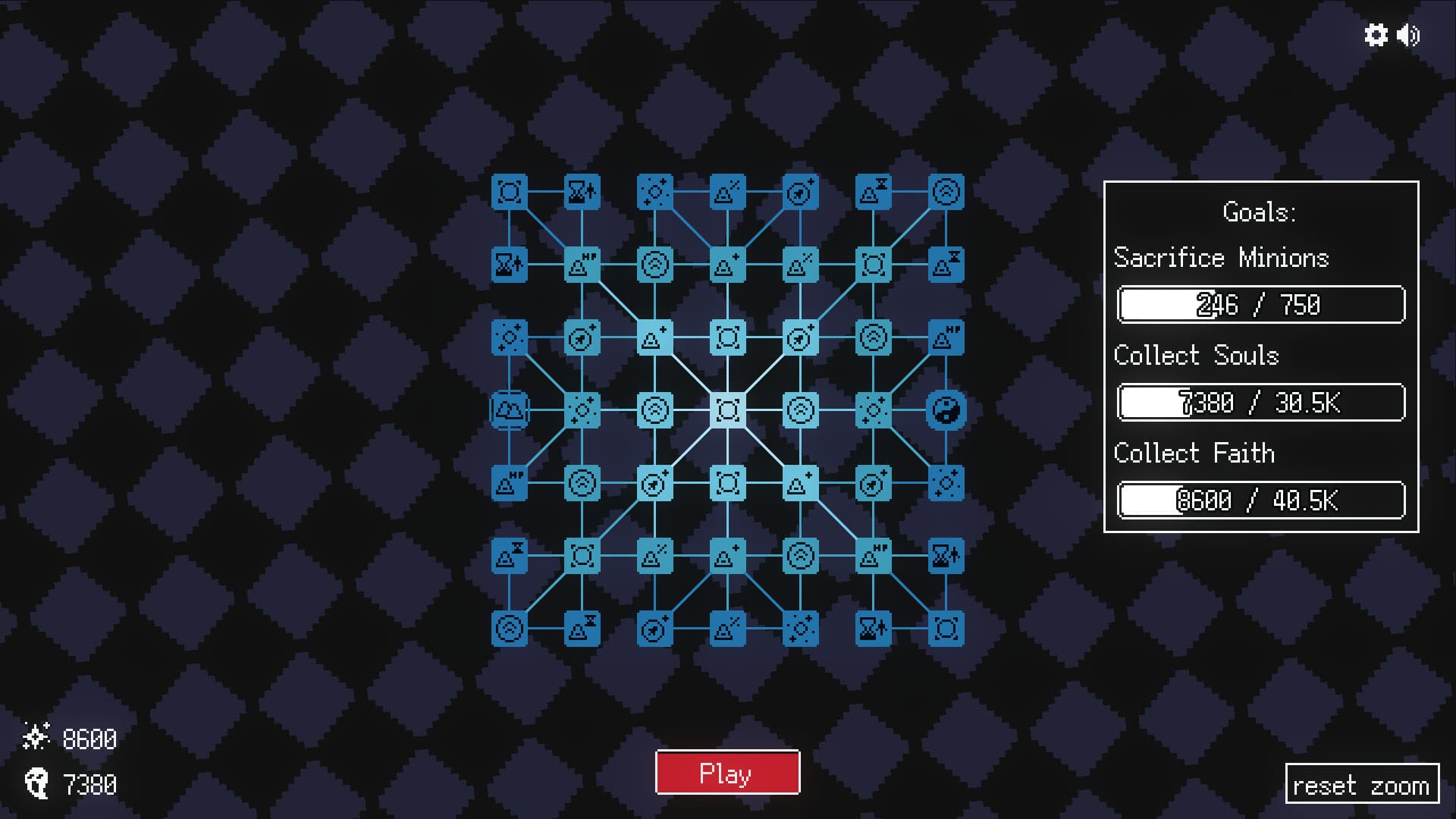Mute audio with the speaker icon
Viewport: 1456px width, 819px height.
(x=1409, y=36)
